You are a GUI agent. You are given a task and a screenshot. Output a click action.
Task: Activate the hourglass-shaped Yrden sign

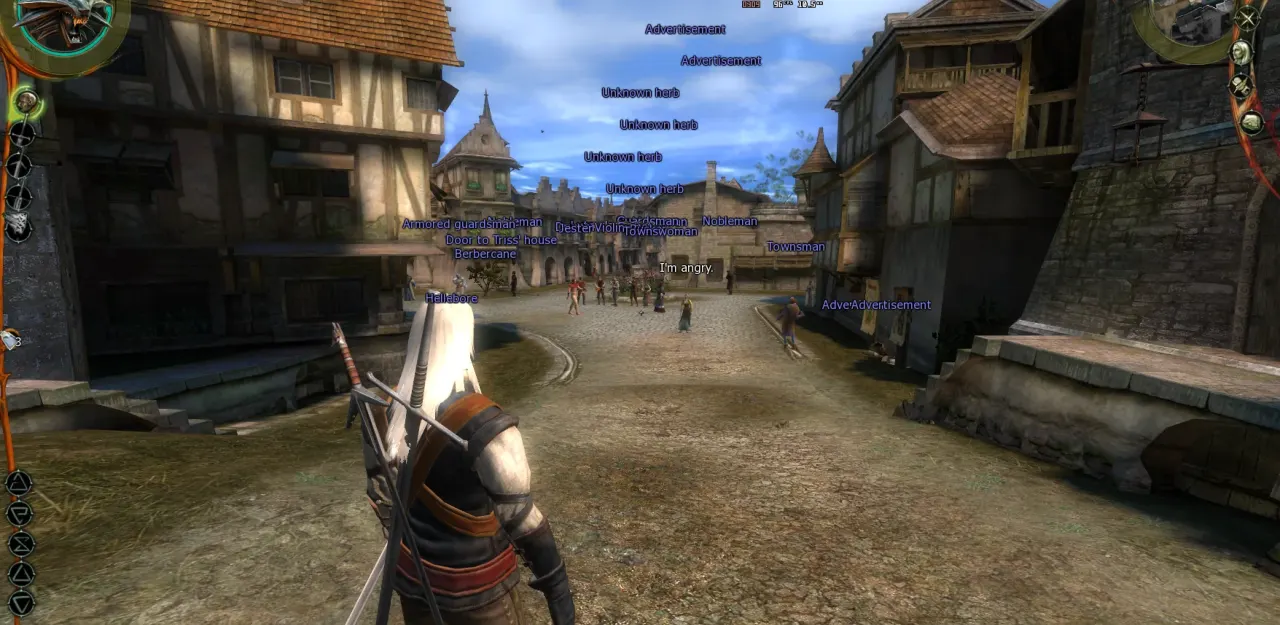click(21, 544)
